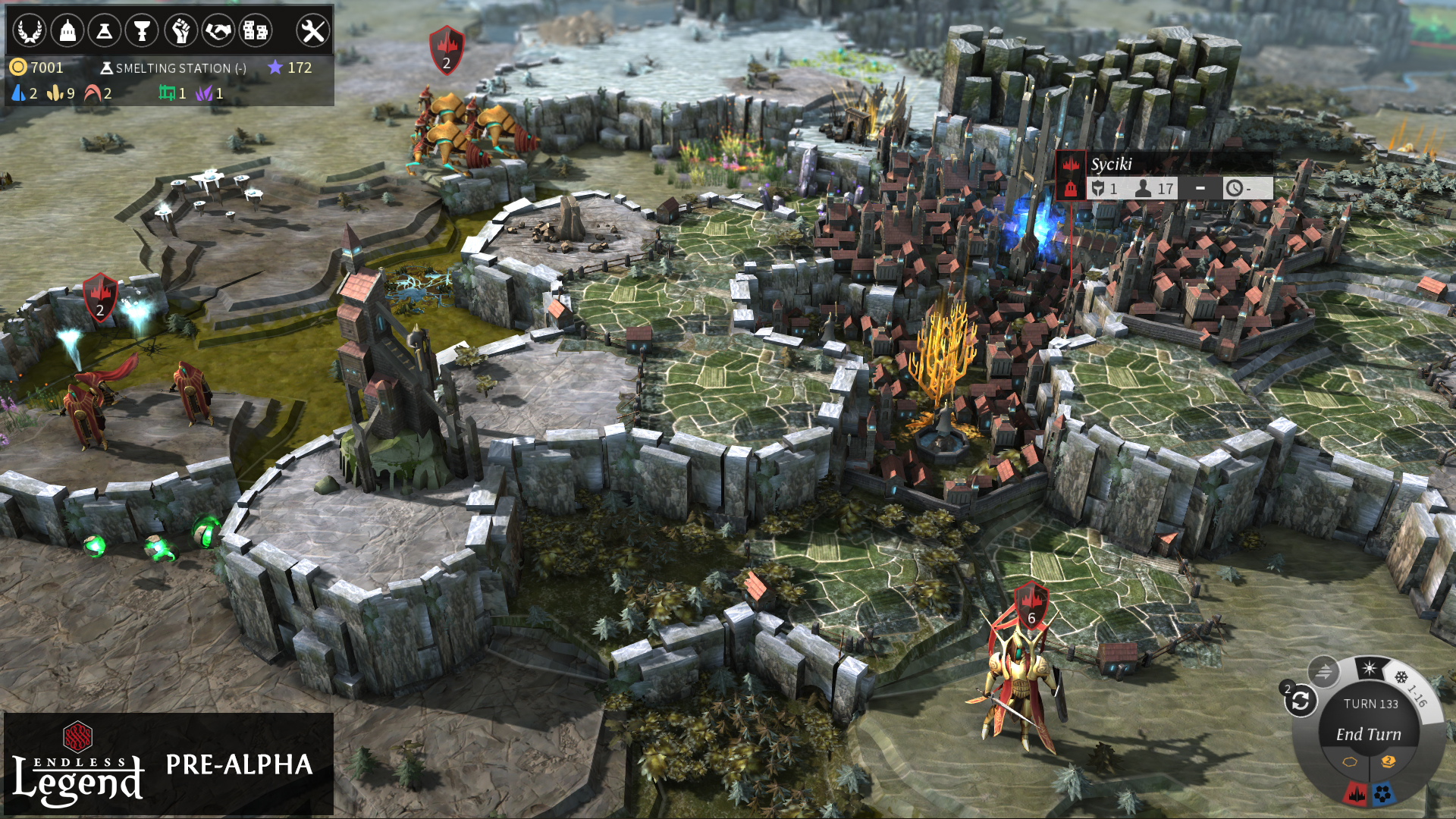The image size is (1456, 819).
Task: Open diplomacy via the handshake icon
Action: [x=219, y=30]
